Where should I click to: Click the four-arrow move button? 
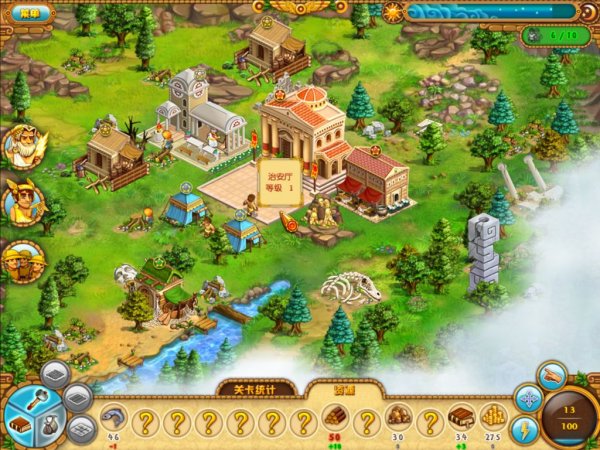[x=527, y=399]
